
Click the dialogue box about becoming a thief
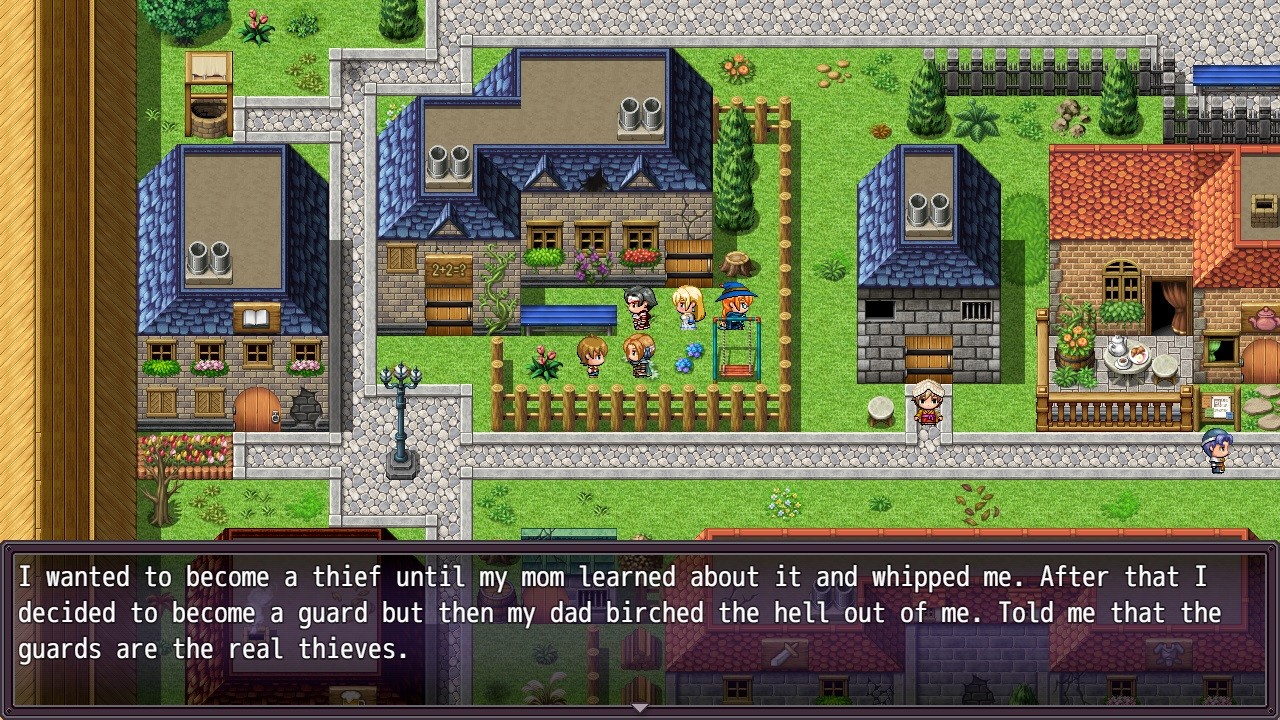(640, 612)
